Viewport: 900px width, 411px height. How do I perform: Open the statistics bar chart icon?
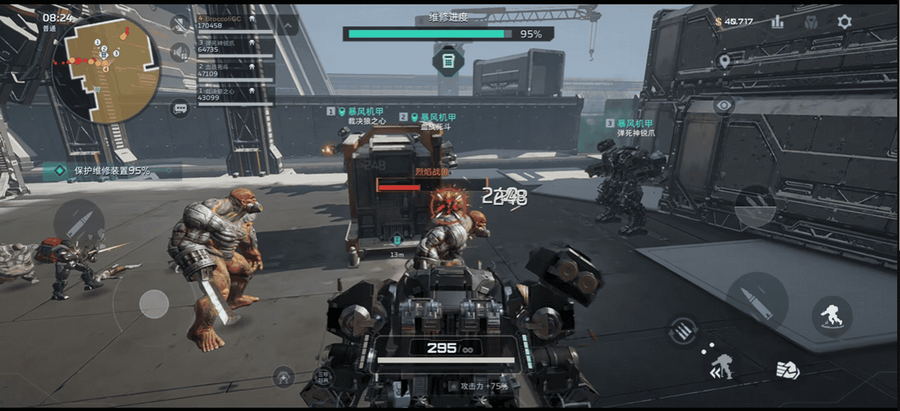tap(777, 21)
